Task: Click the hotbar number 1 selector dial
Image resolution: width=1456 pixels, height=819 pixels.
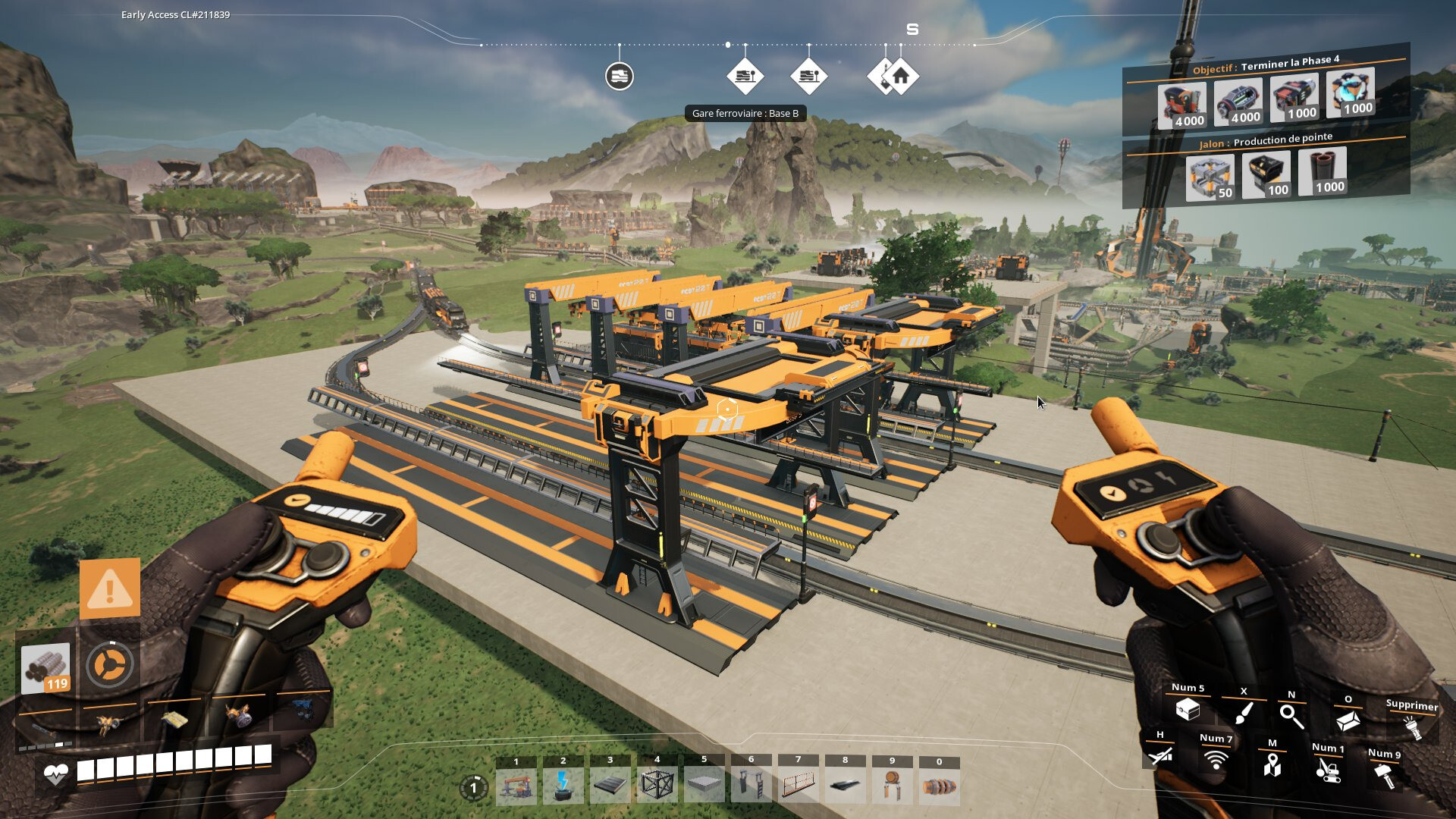Action: [473, 788]
